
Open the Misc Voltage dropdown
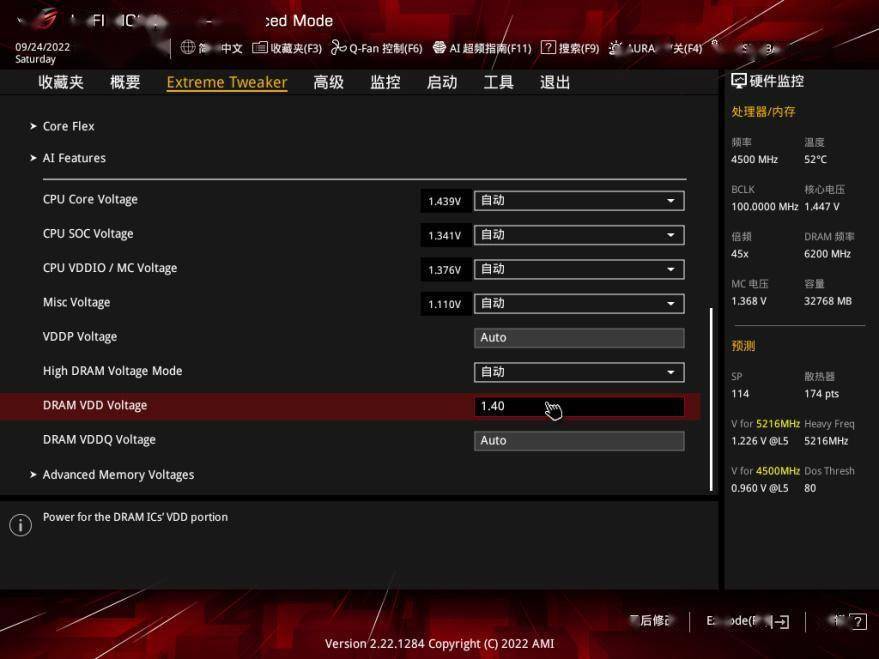579,303
